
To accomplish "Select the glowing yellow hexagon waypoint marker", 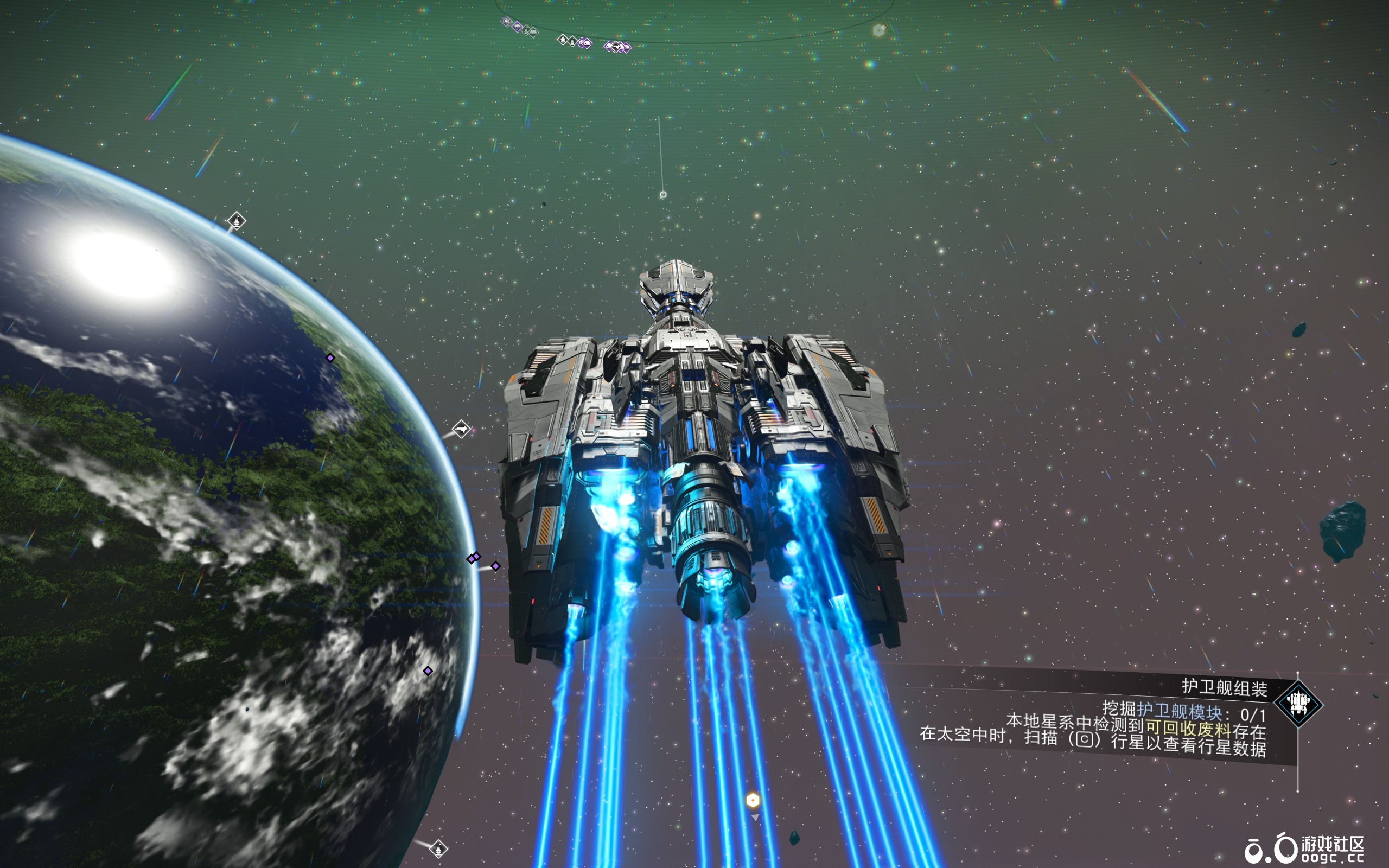I will click(x=753, y=800).
